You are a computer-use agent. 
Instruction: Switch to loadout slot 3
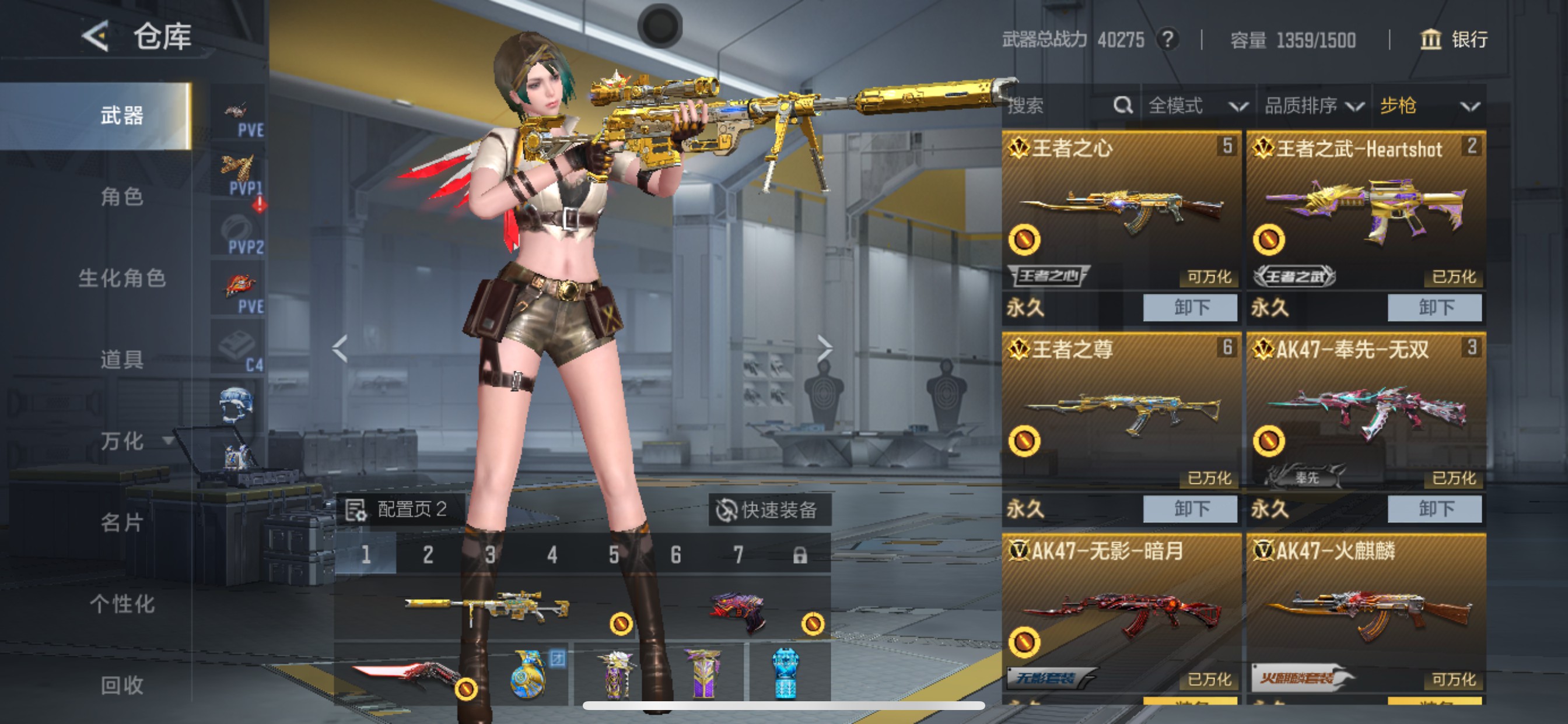(x=490, y=554)
